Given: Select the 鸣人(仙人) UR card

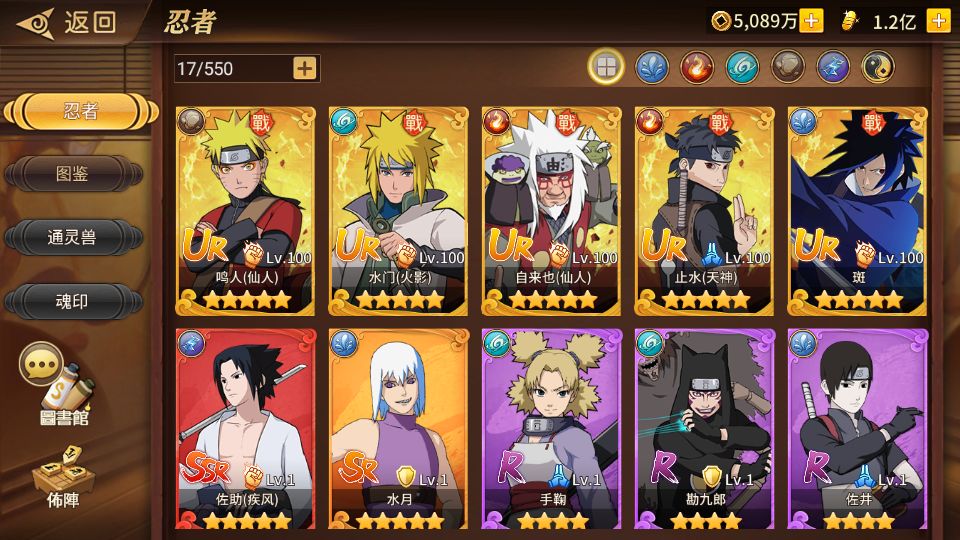Looking at the screenshot, I should pyautogui.click(x=246, y=210).
